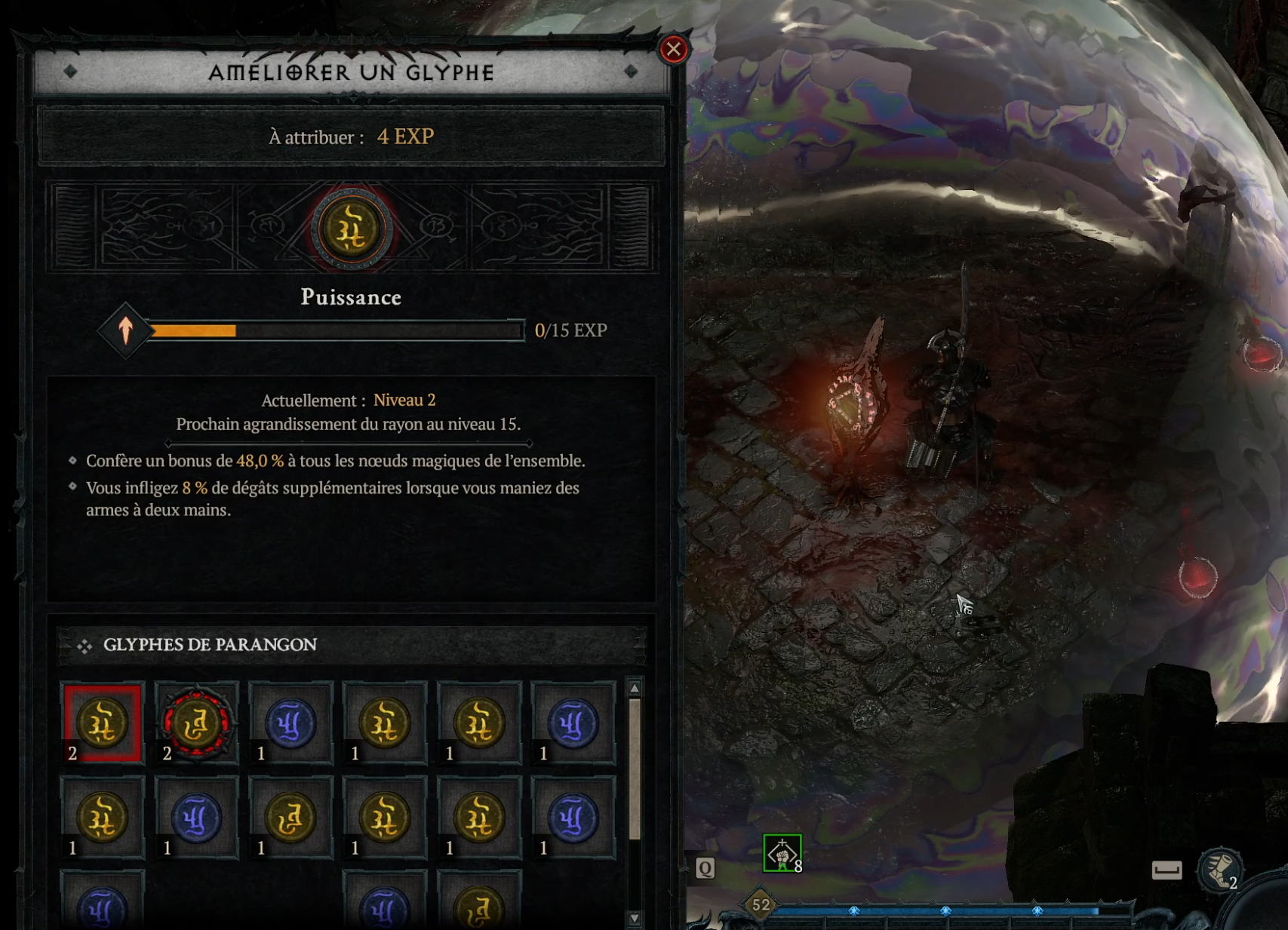This screenshot has height=930, width=1288.
Task: Click the Q skill slot keybind icon
Action: pyautogui.click(x=705, y=867)
